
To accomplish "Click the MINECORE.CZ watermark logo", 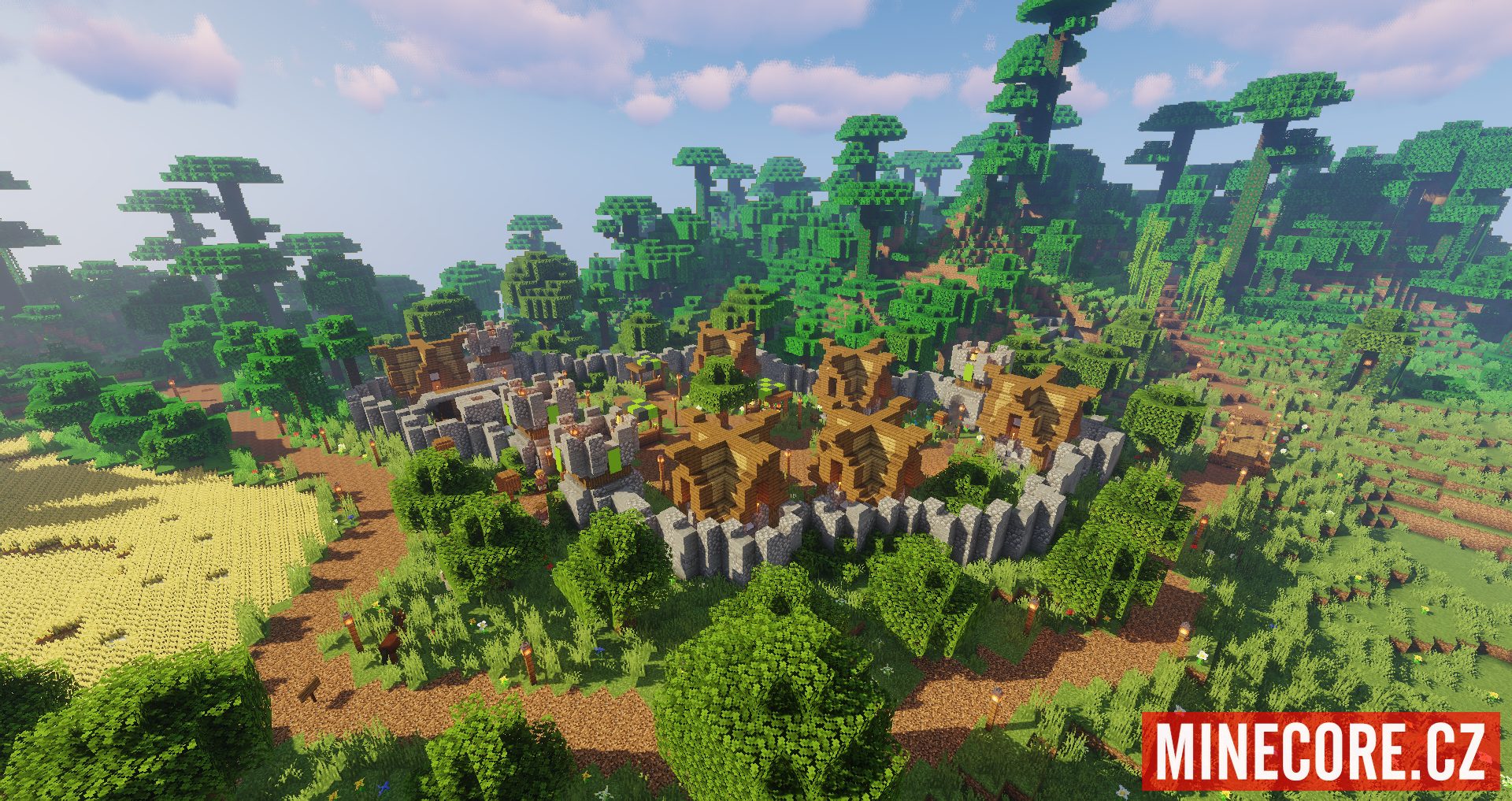I will coord(1321,751).
